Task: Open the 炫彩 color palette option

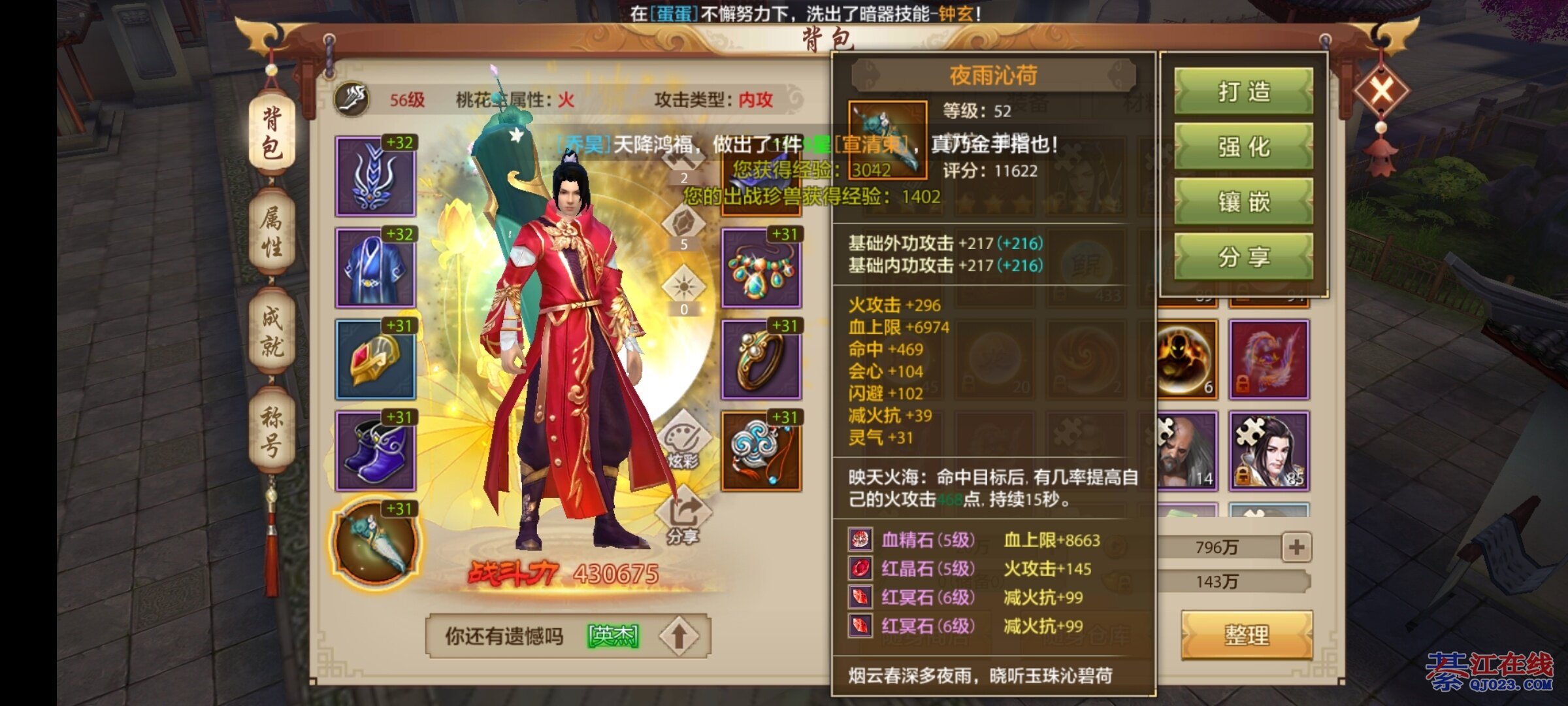Action: tap(683, 440)
